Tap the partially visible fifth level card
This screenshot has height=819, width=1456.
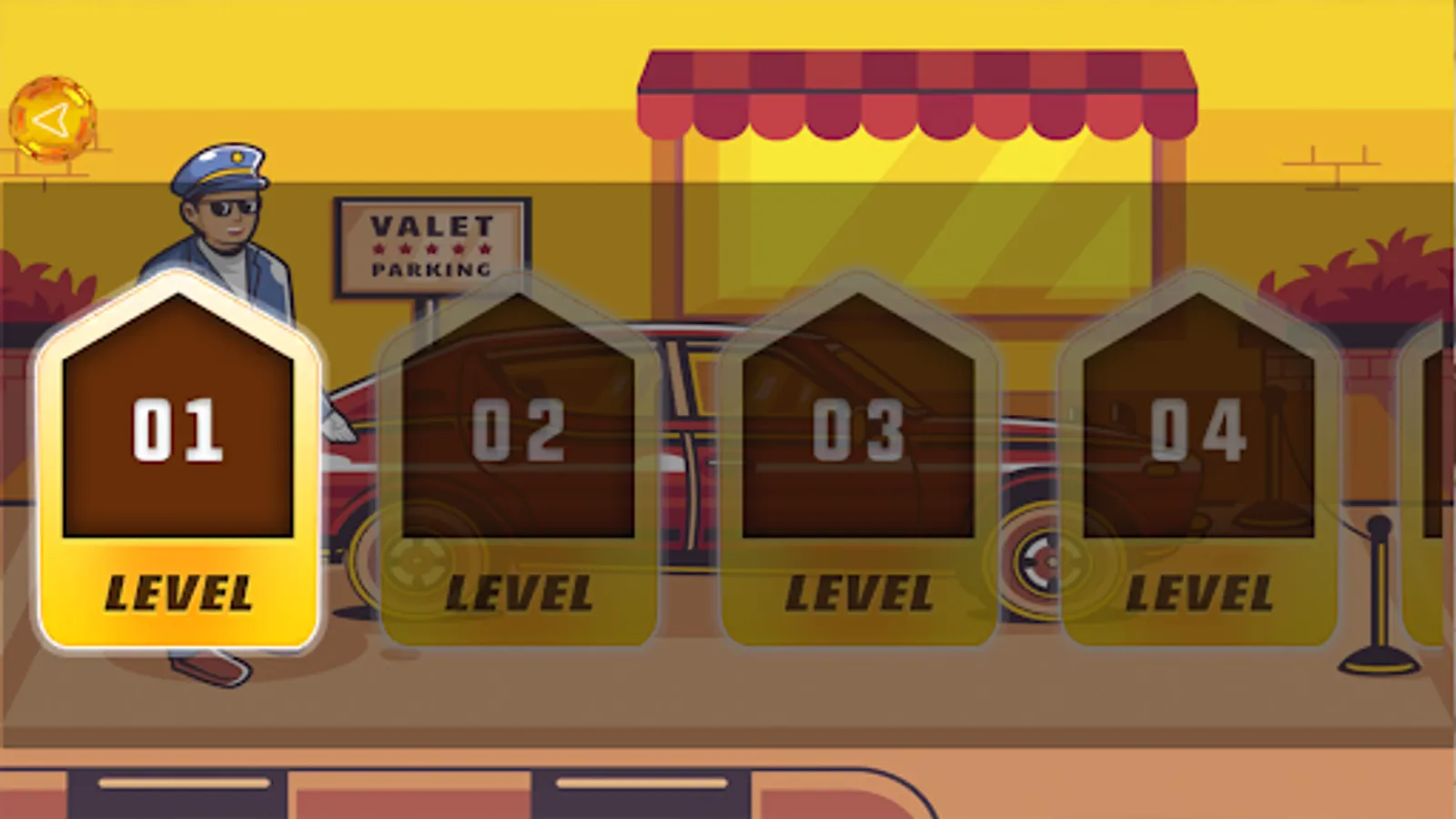coord(1433,455)
